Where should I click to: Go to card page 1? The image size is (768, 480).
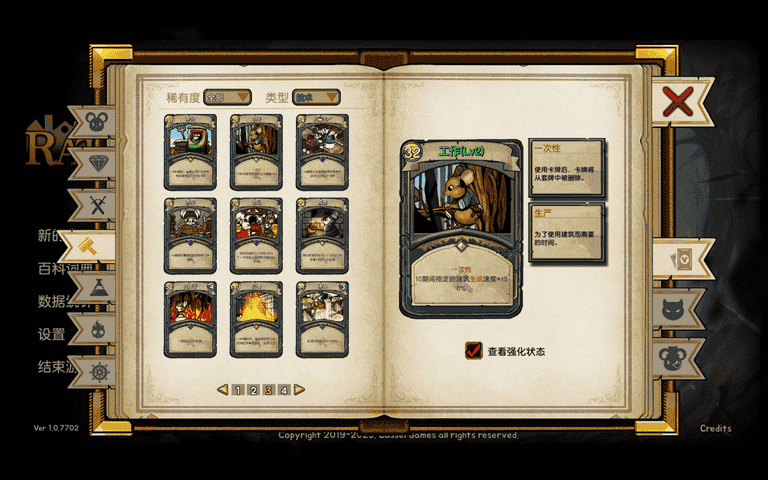(x=238, y=390)
